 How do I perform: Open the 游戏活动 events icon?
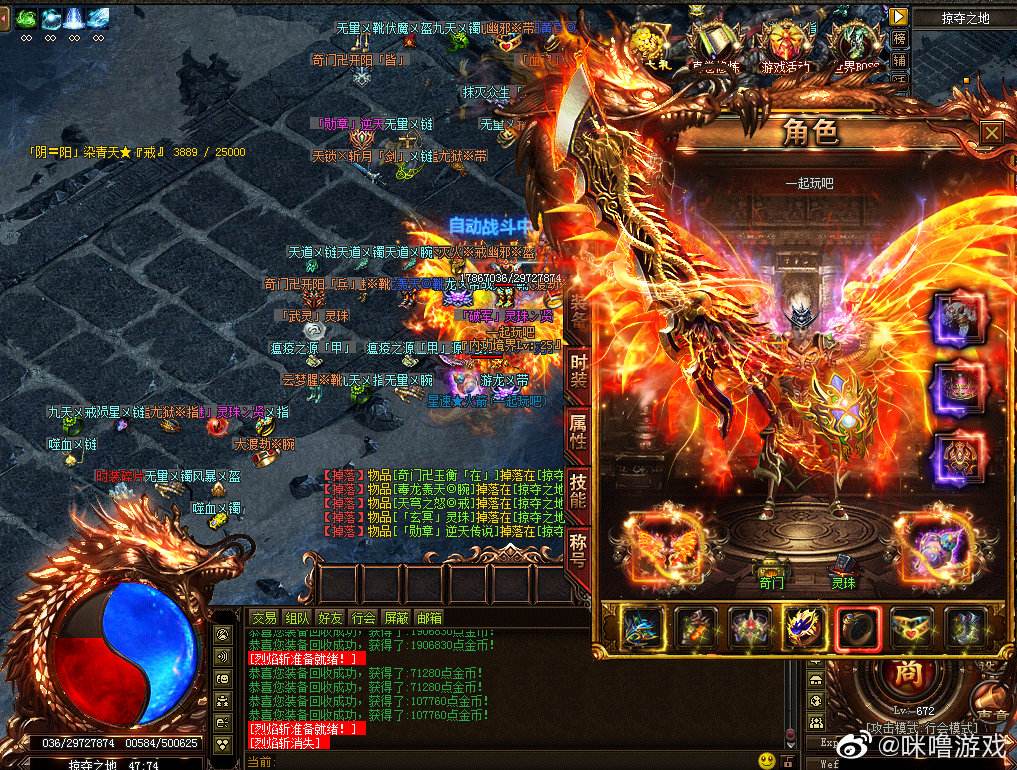(x=787, y=47)
